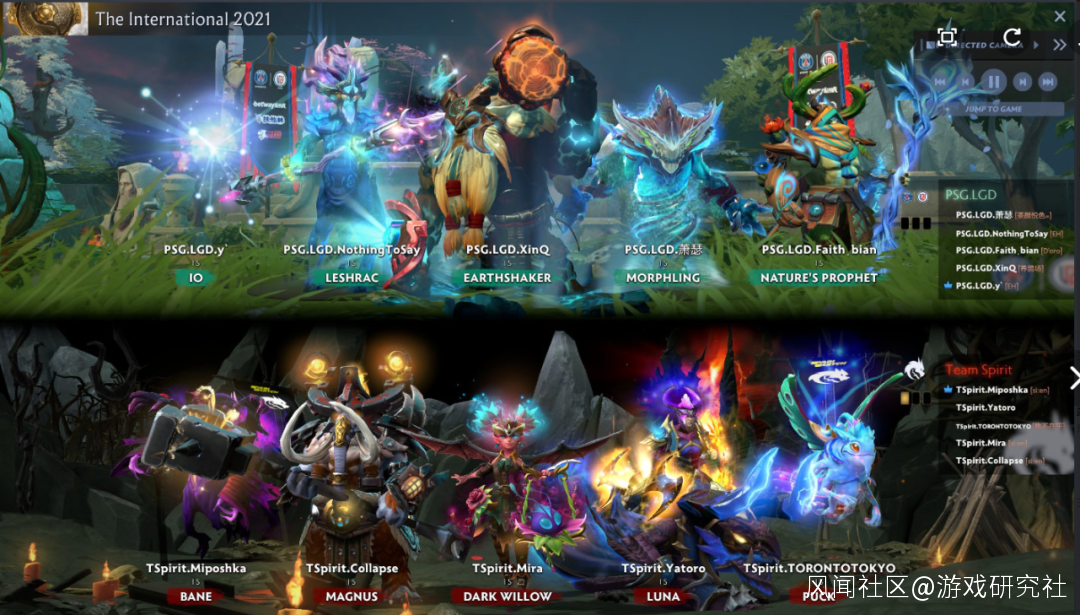Expand the double-arrow camera panel control

(x=1059, y=45)
